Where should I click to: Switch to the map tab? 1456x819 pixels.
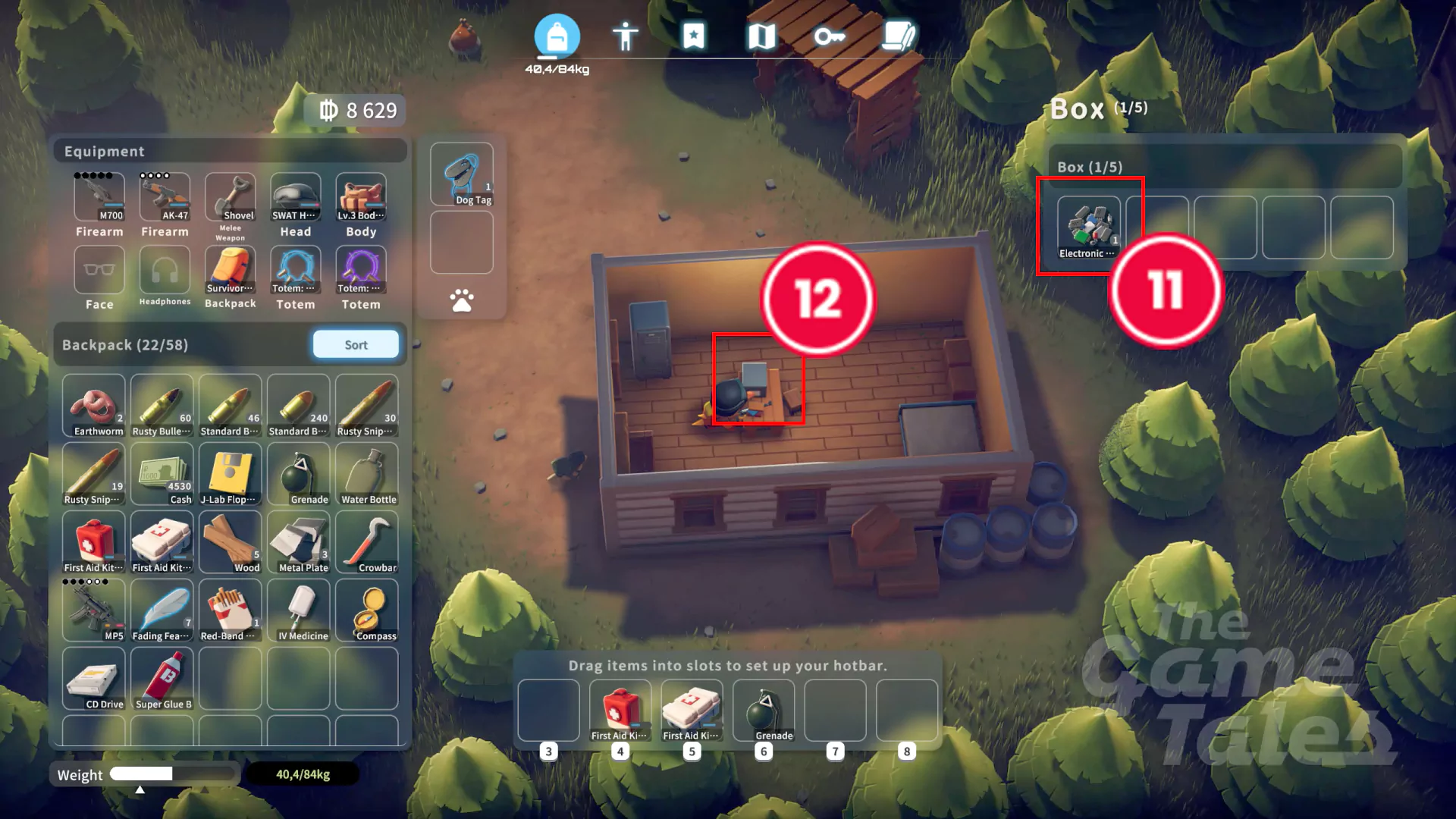[x=761, y=36]
